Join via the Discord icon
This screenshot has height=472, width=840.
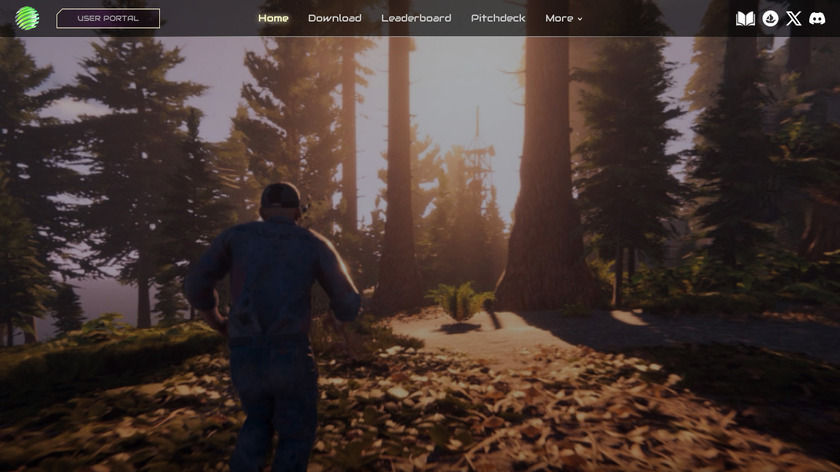(817, 18)
